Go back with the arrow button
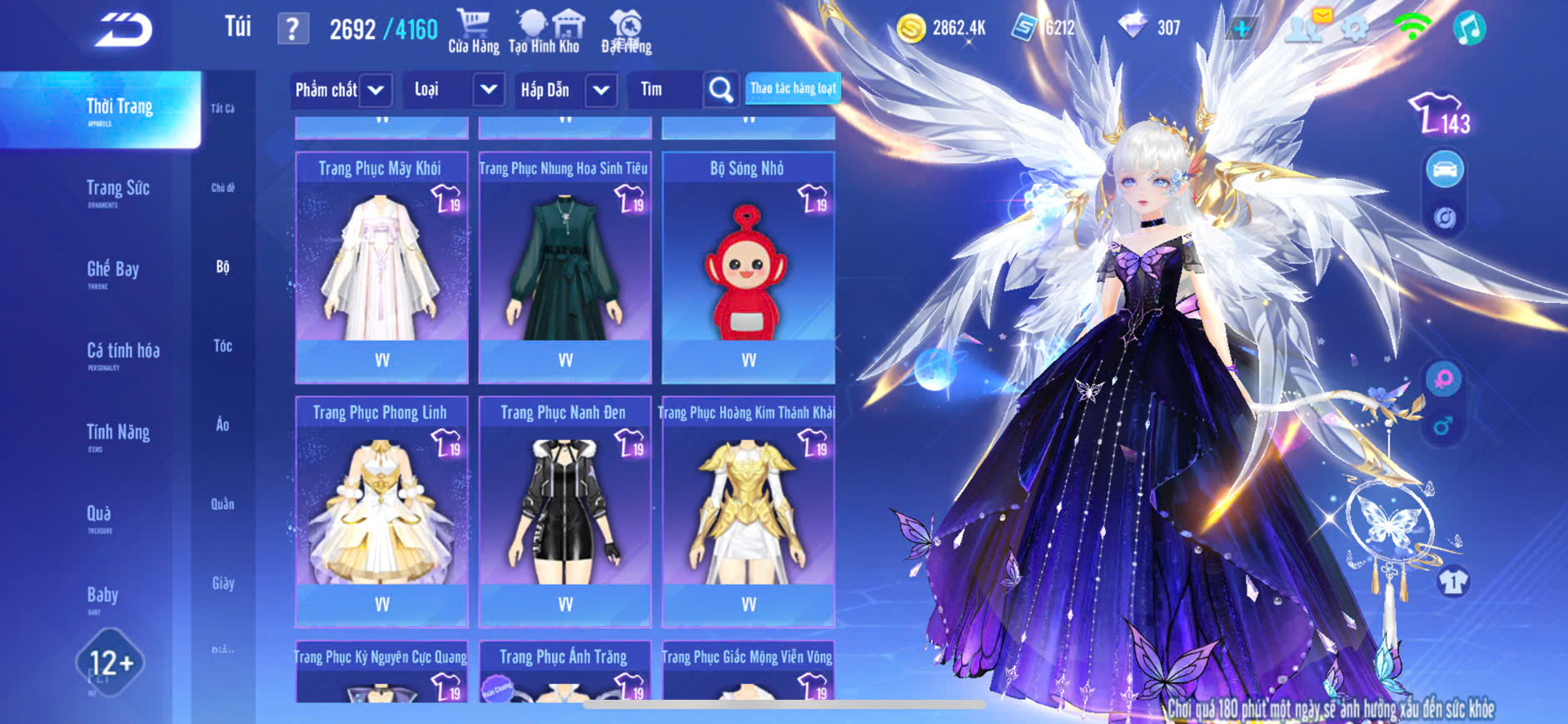1568x724 pixels. tap(123, 30)
